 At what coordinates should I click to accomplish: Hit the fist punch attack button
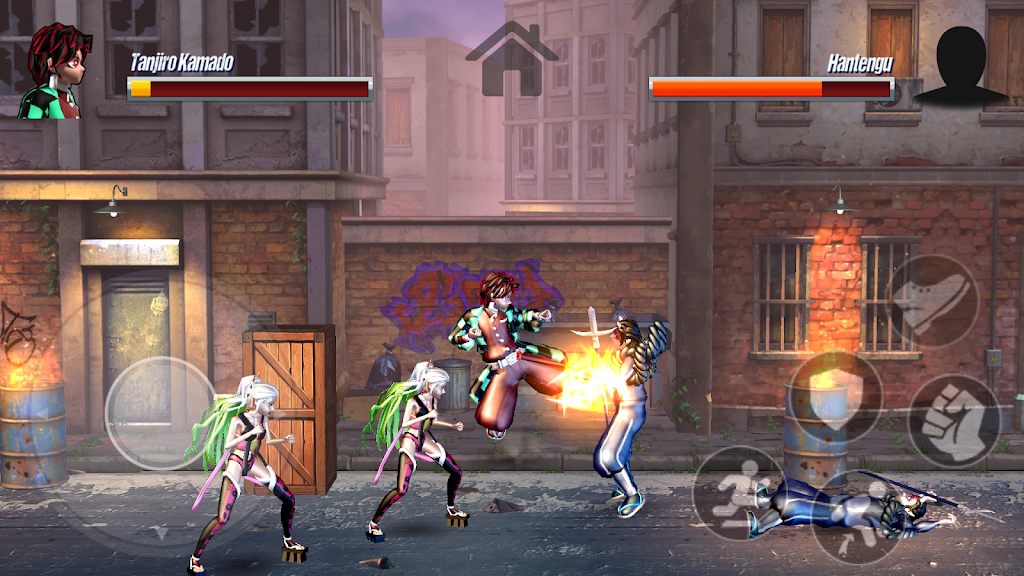tap(953, 421)
